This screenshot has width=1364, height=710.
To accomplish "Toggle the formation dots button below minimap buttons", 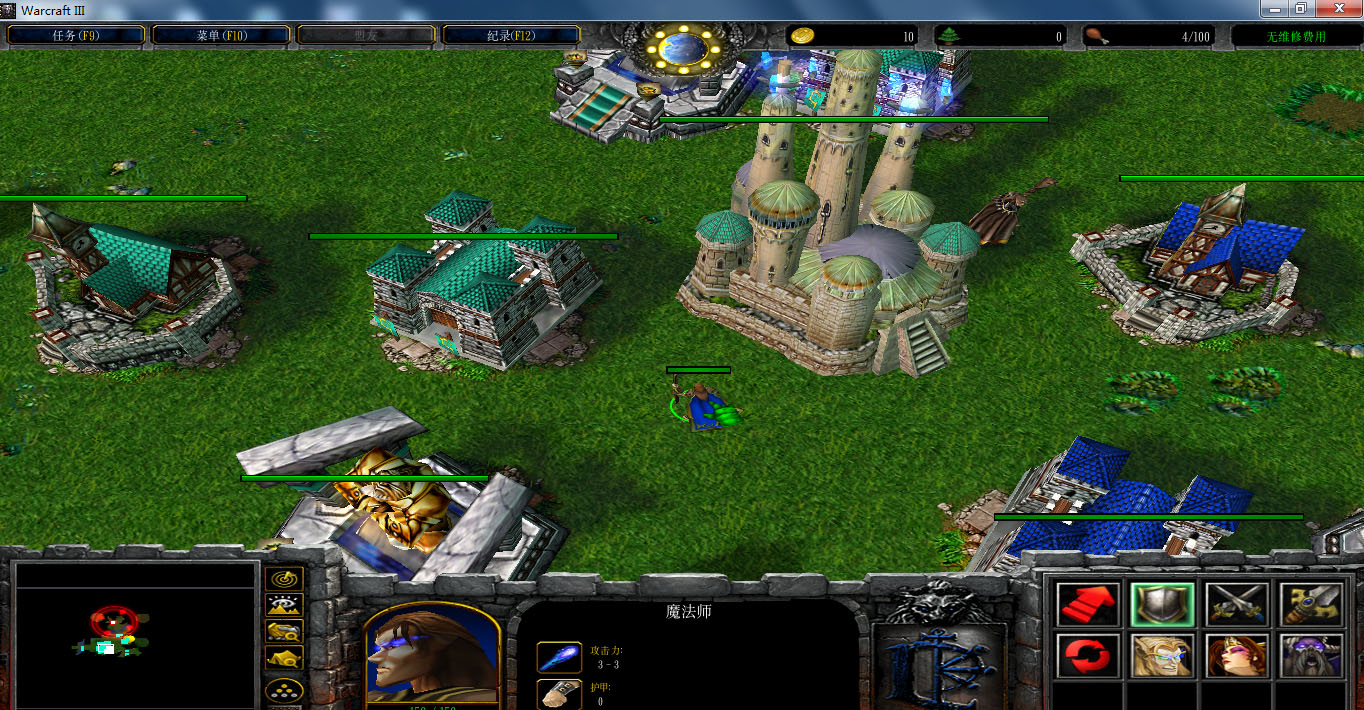I will click(x=285, y=691).
